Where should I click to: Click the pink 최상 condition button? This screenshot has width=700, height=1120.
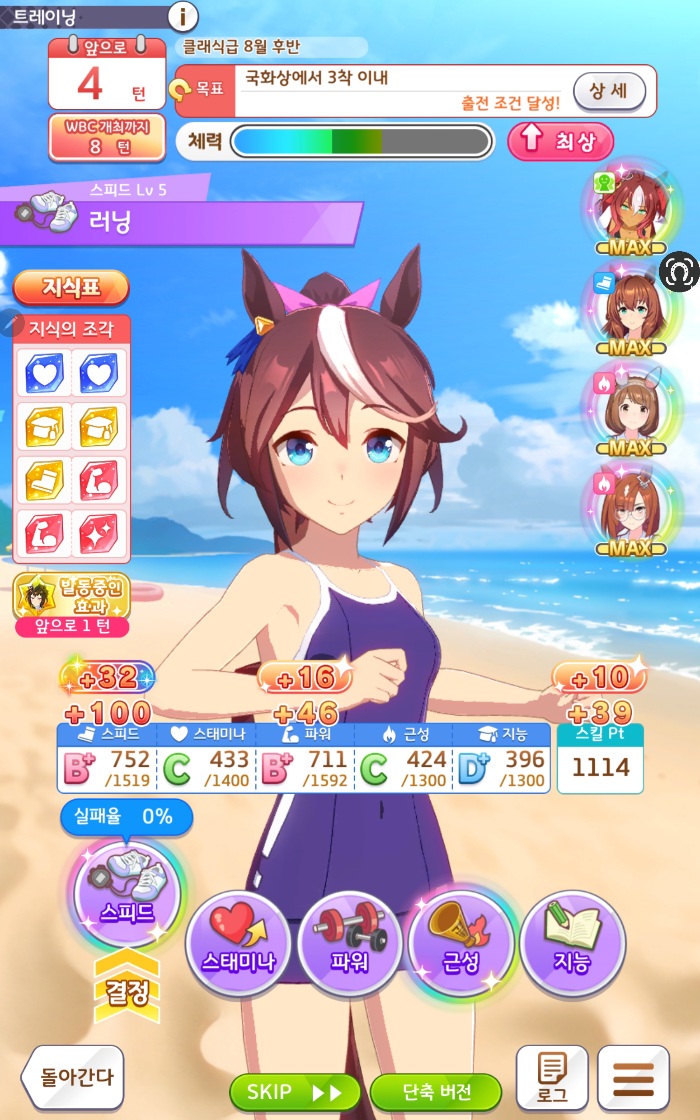[560, 141]
